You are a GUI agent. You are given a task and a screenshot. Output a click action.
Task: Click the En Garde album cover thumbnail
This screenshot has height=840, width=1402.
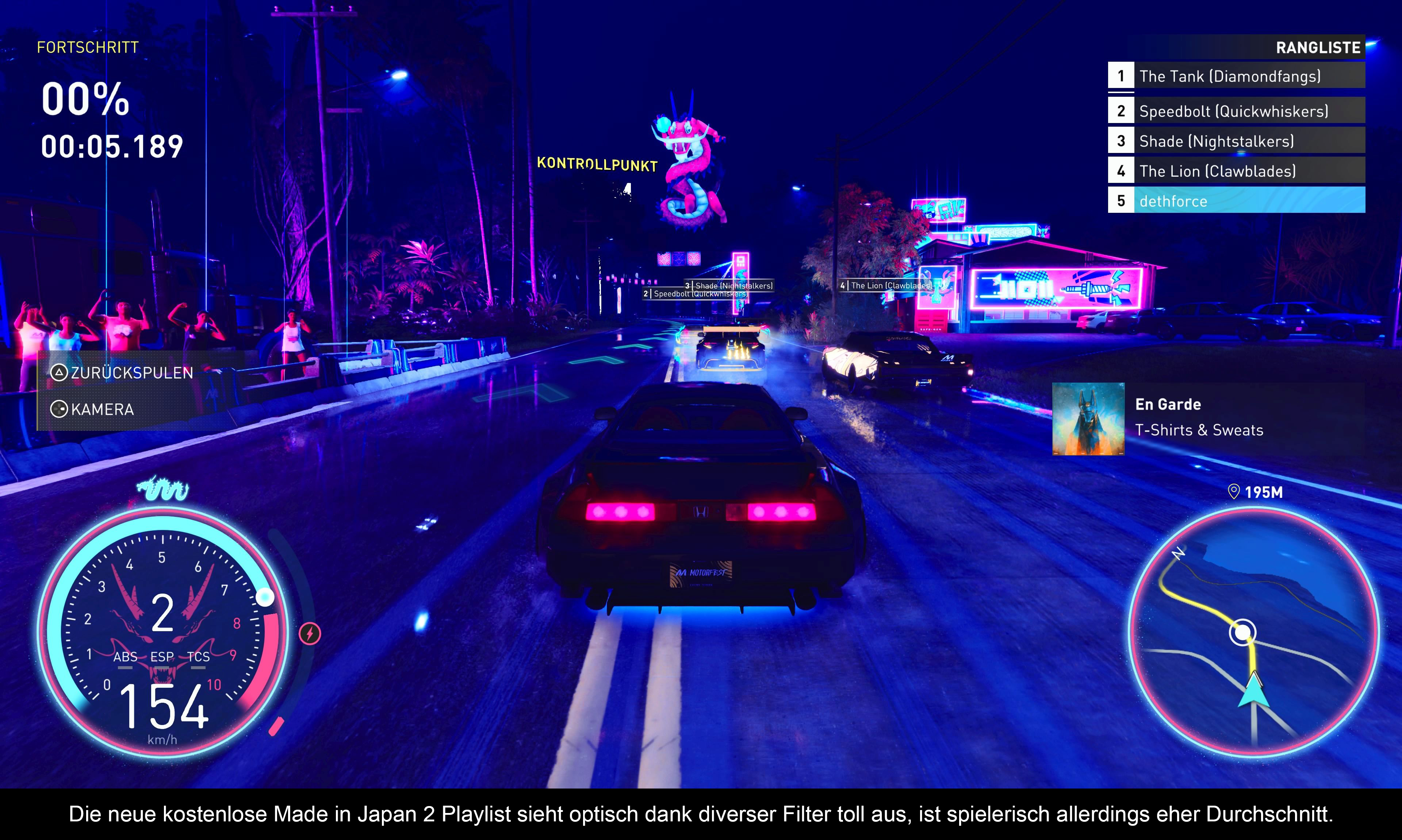(x=1087, y=419)
